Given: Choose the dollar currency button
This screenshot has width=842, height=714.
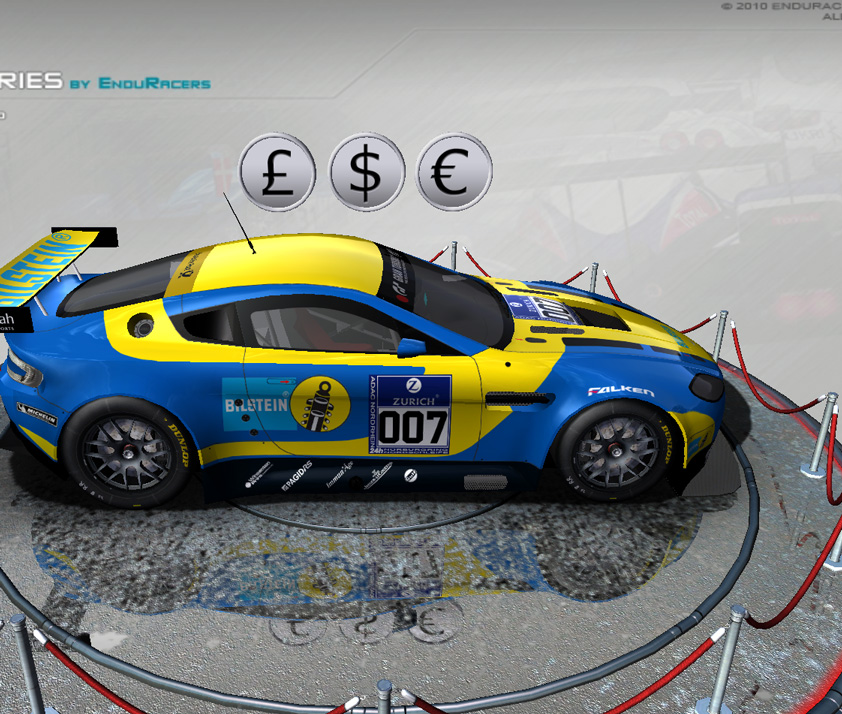Looking at the screenshot, I should pos(367,172).
